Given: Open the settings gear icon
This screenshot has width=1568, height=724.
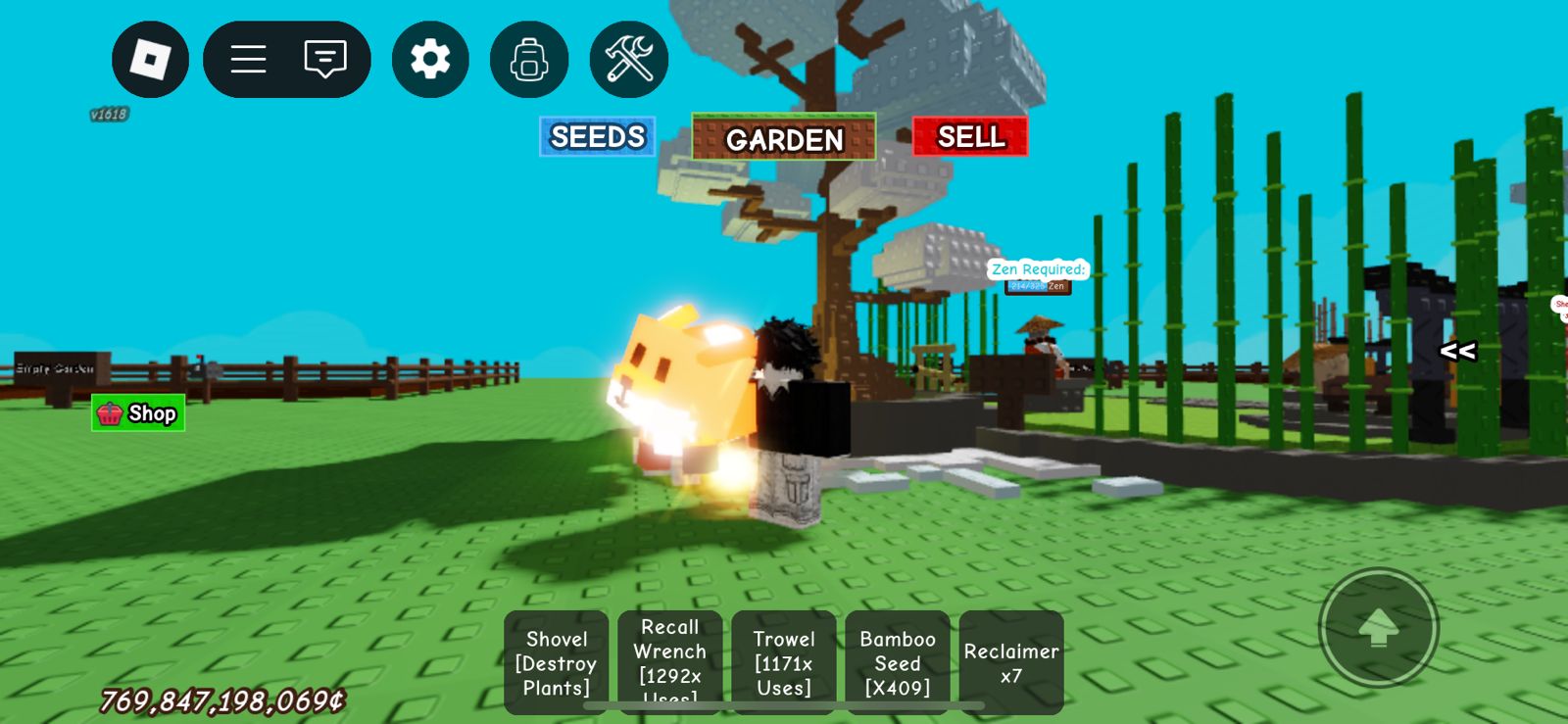Looking at the screenshot, I should click(x=429, y=58).
